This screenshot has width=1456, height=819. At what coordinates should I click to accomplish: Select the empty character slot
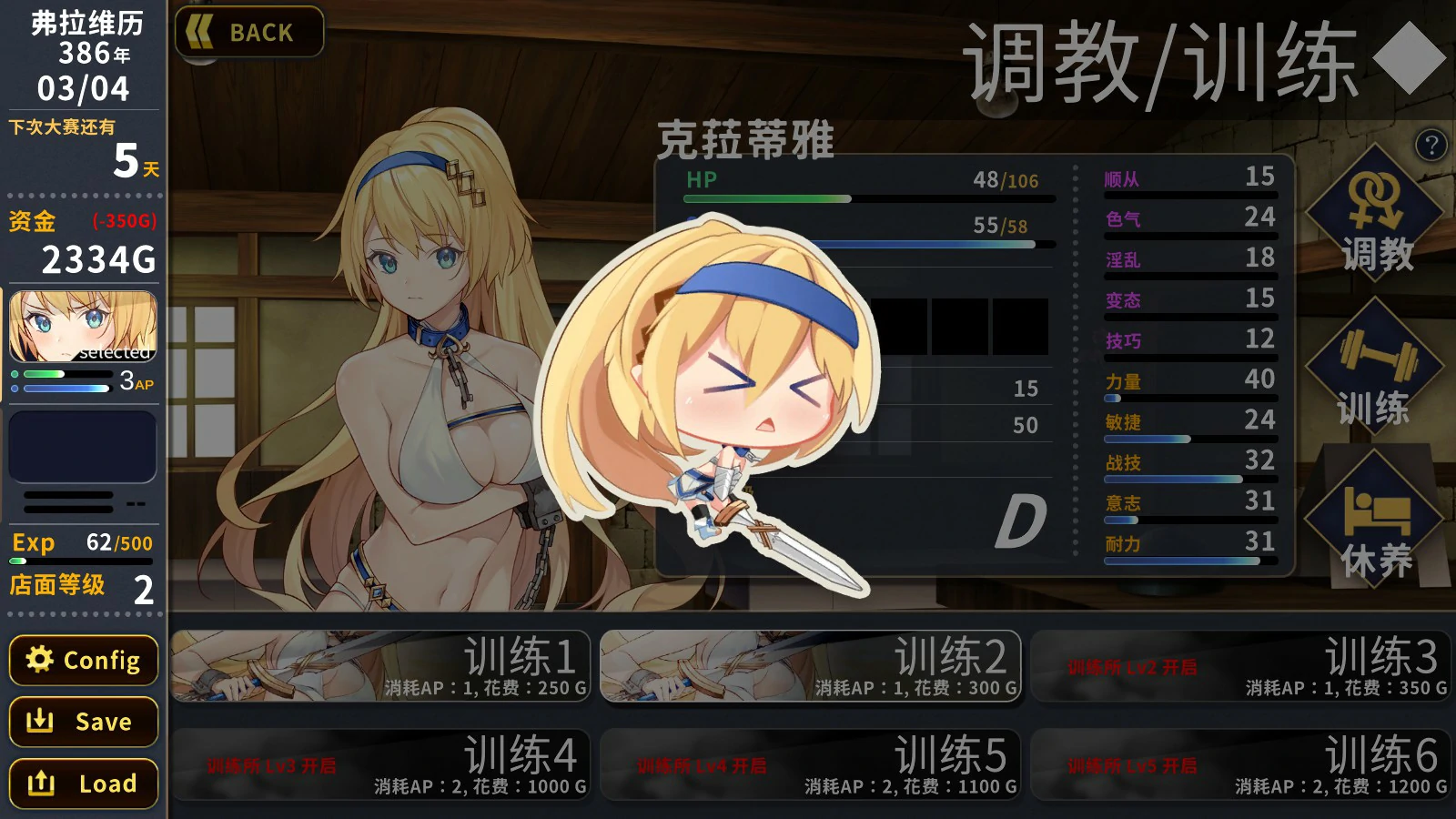[82, 446]
